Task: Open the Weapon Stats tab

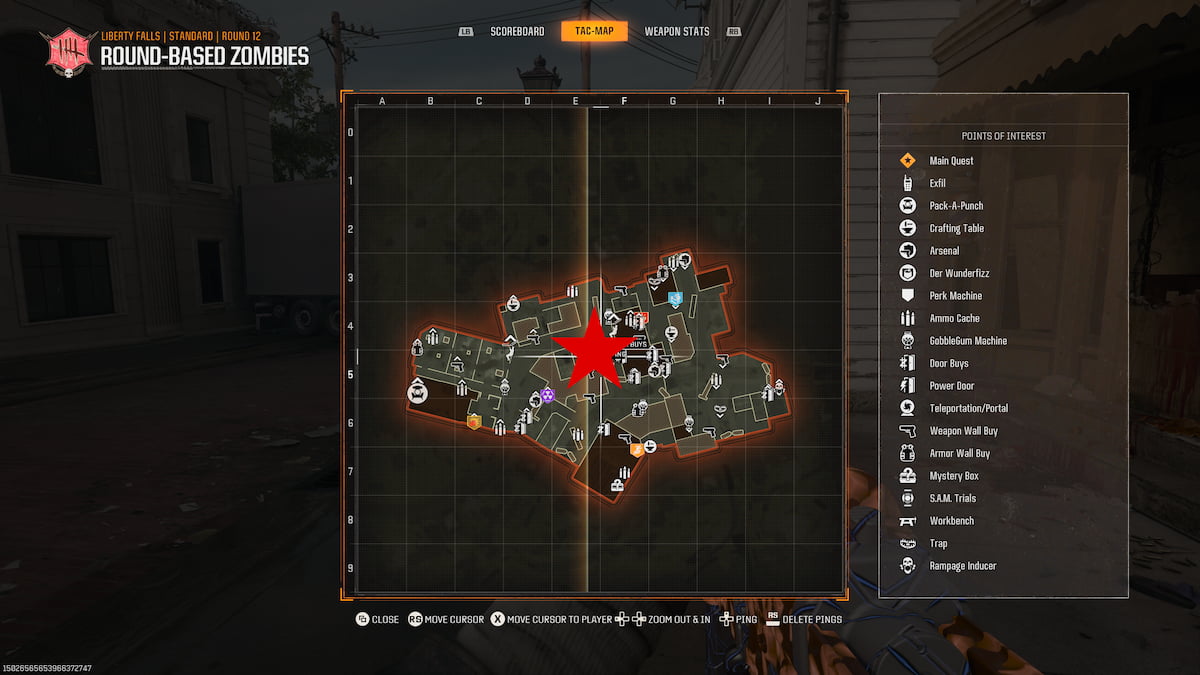Action: 677,31
